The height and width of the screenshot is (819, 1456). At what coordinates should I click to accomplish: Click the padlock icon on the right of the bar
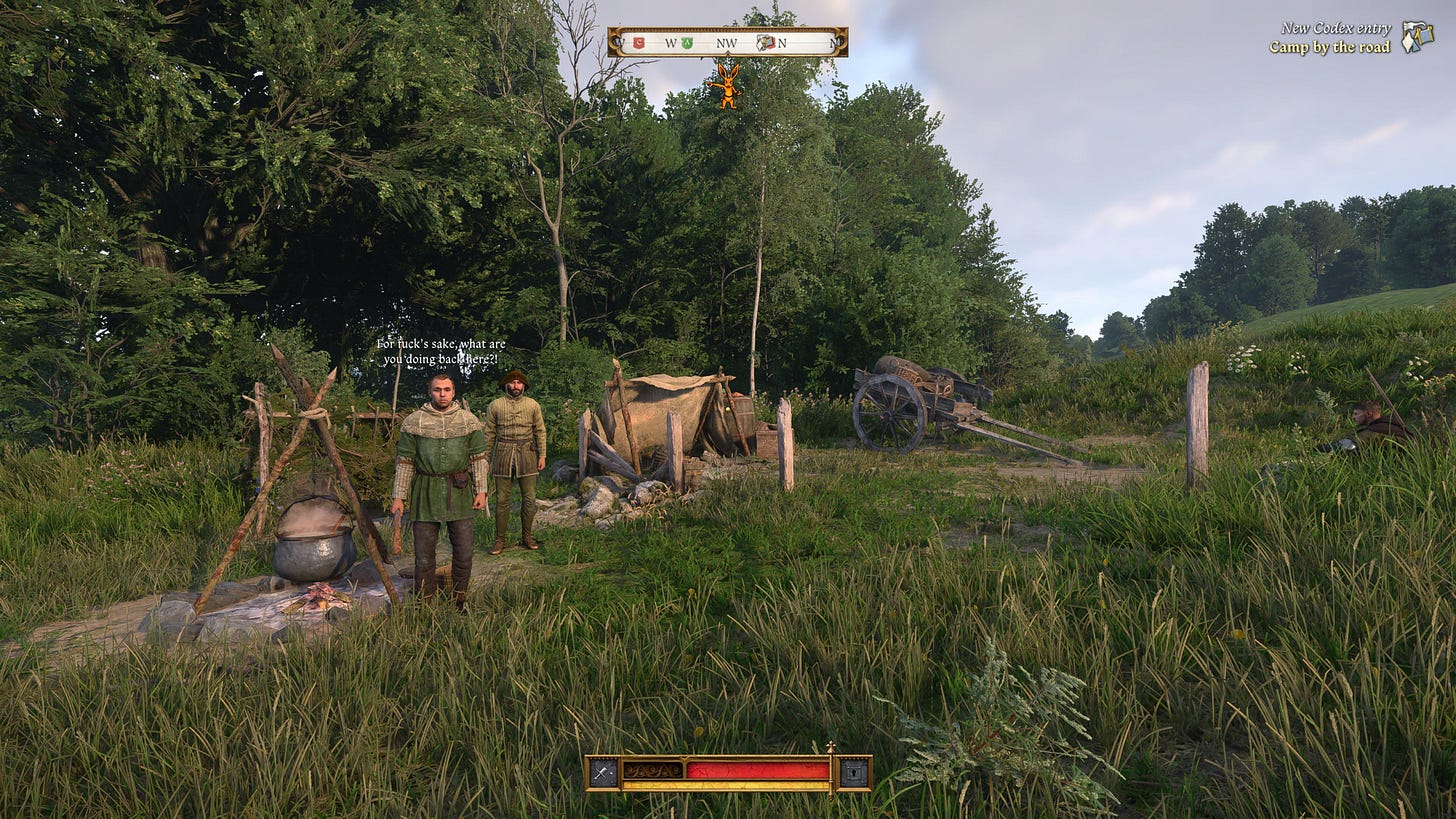pyautogui.click(x=856, y=771)
